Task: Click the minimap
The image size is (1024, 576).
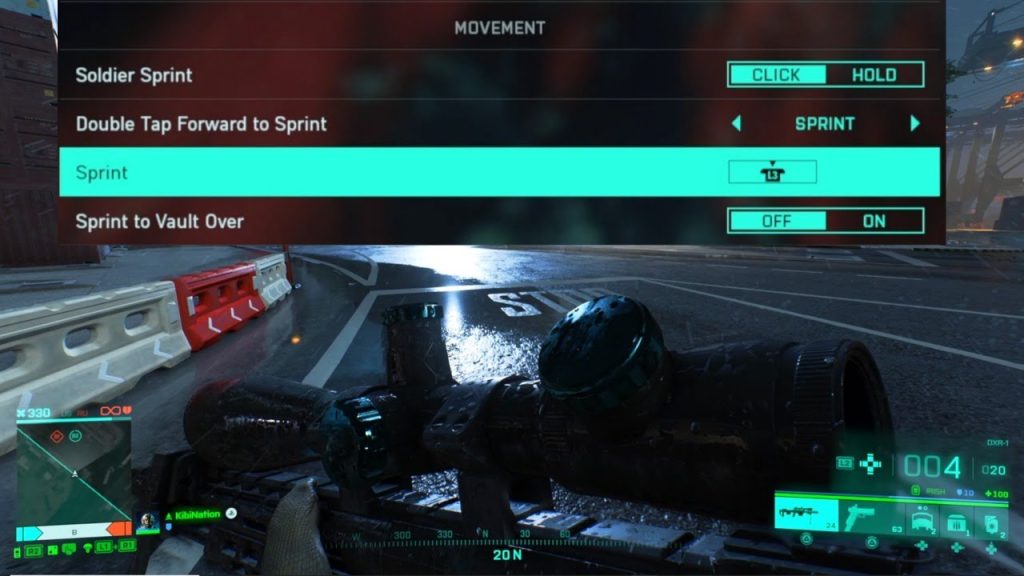Action: click(x=74, y=468)
